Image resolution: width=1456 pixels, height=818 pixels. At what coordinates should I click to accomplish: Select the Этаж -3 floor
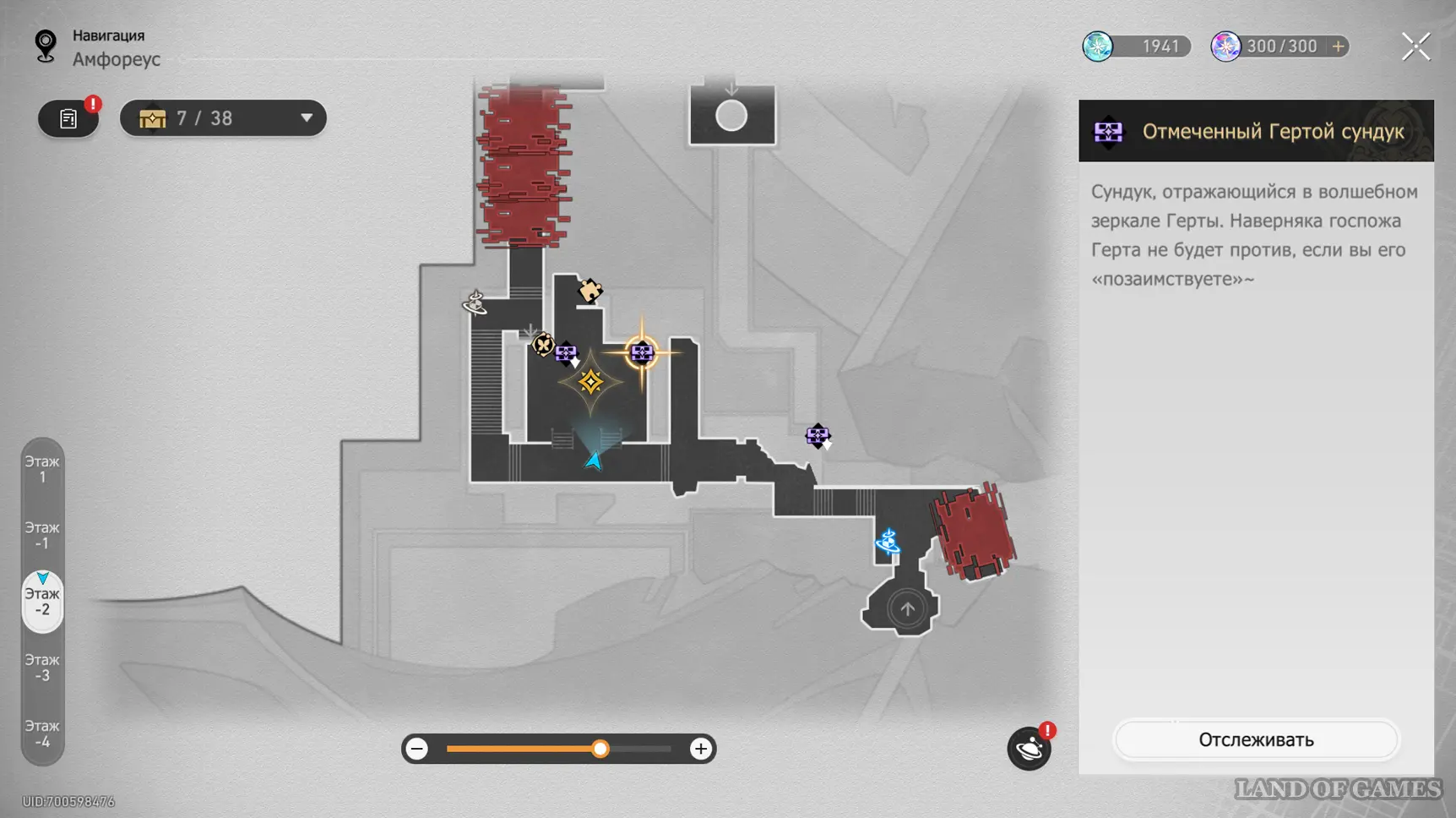(x=42, y=667)
